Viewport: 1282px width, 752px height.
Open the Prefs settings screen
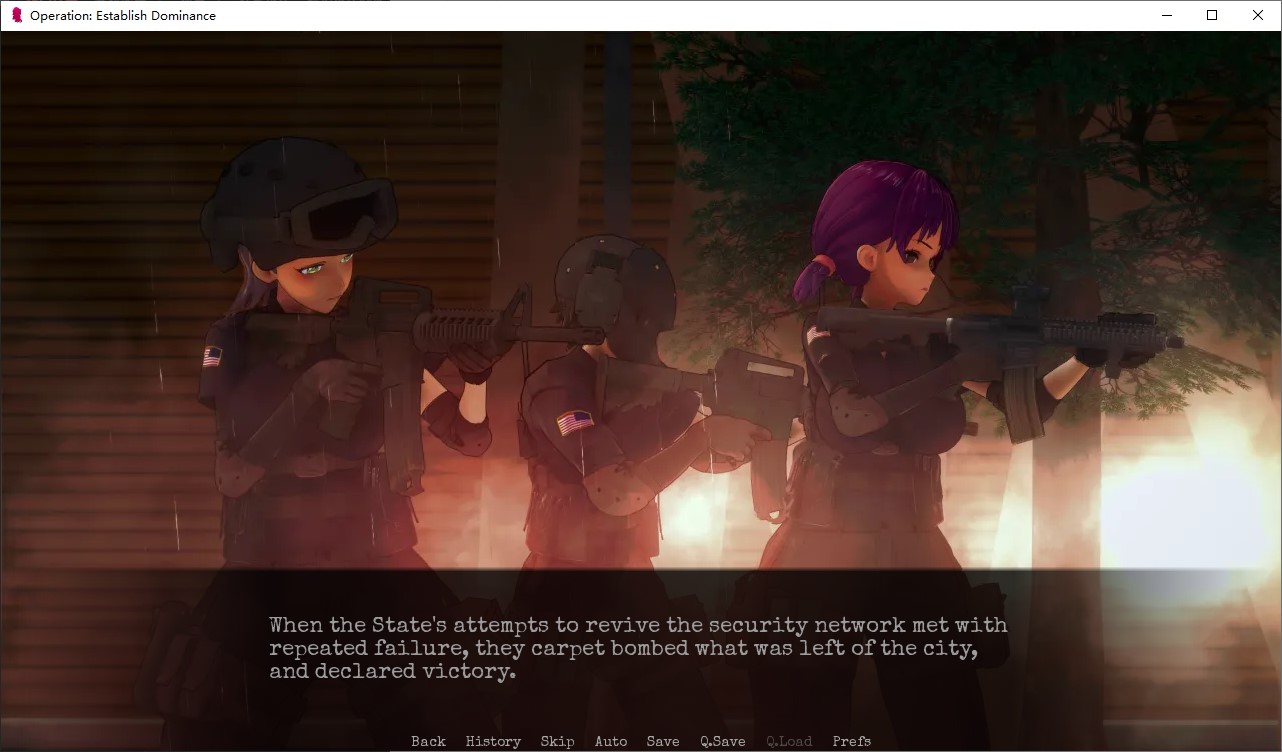coord(851,741)
